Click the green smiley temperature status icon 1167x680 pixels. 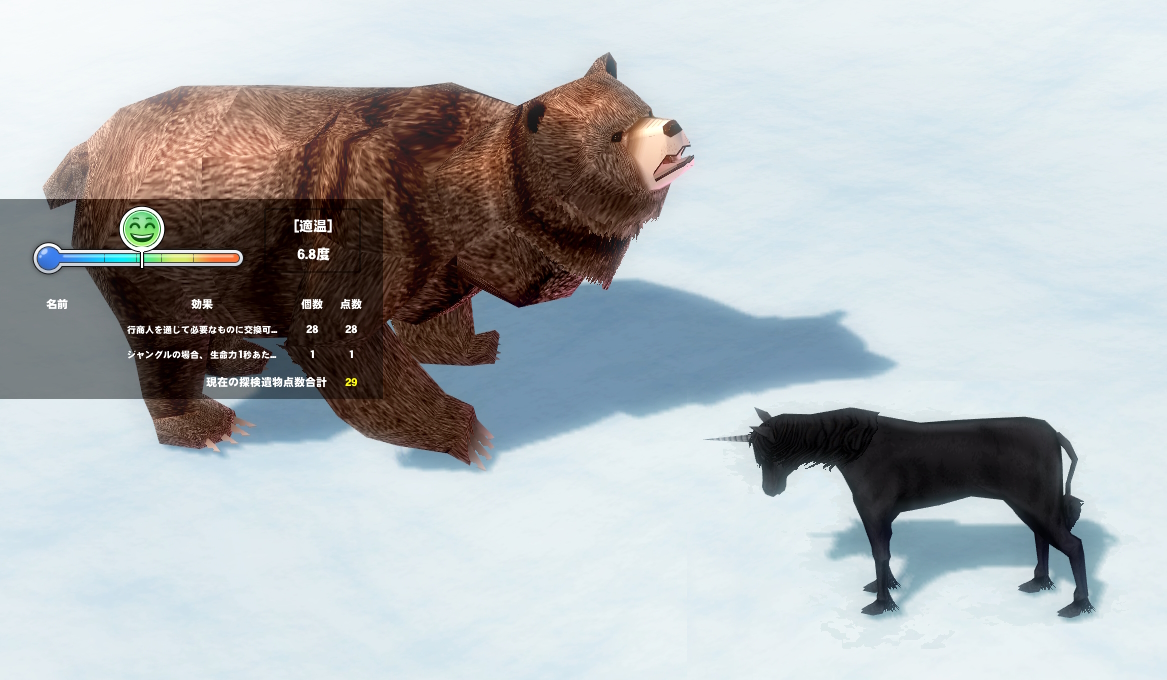142,229
